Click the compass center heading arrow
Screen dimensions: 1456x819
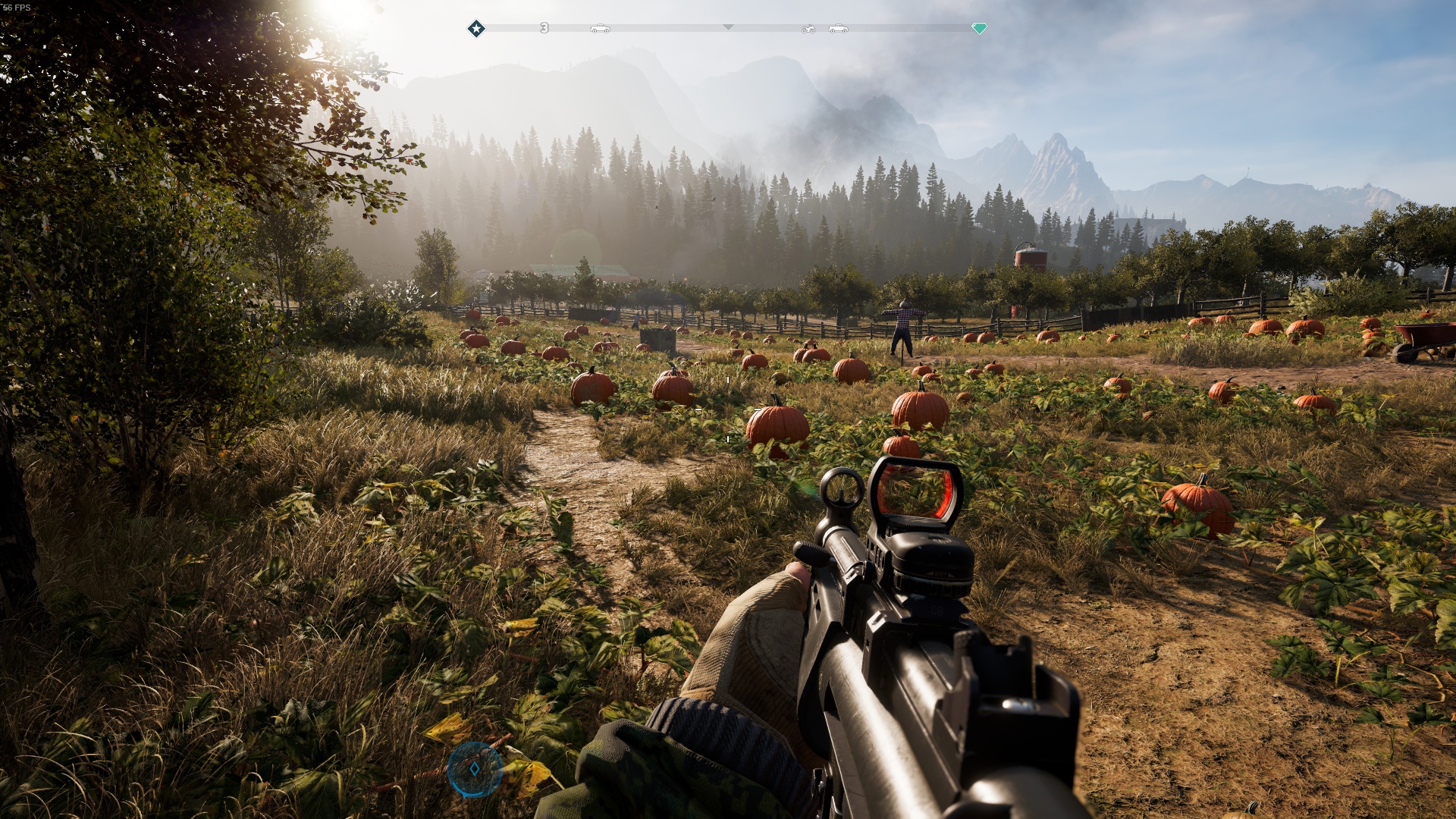coord(728,27)
